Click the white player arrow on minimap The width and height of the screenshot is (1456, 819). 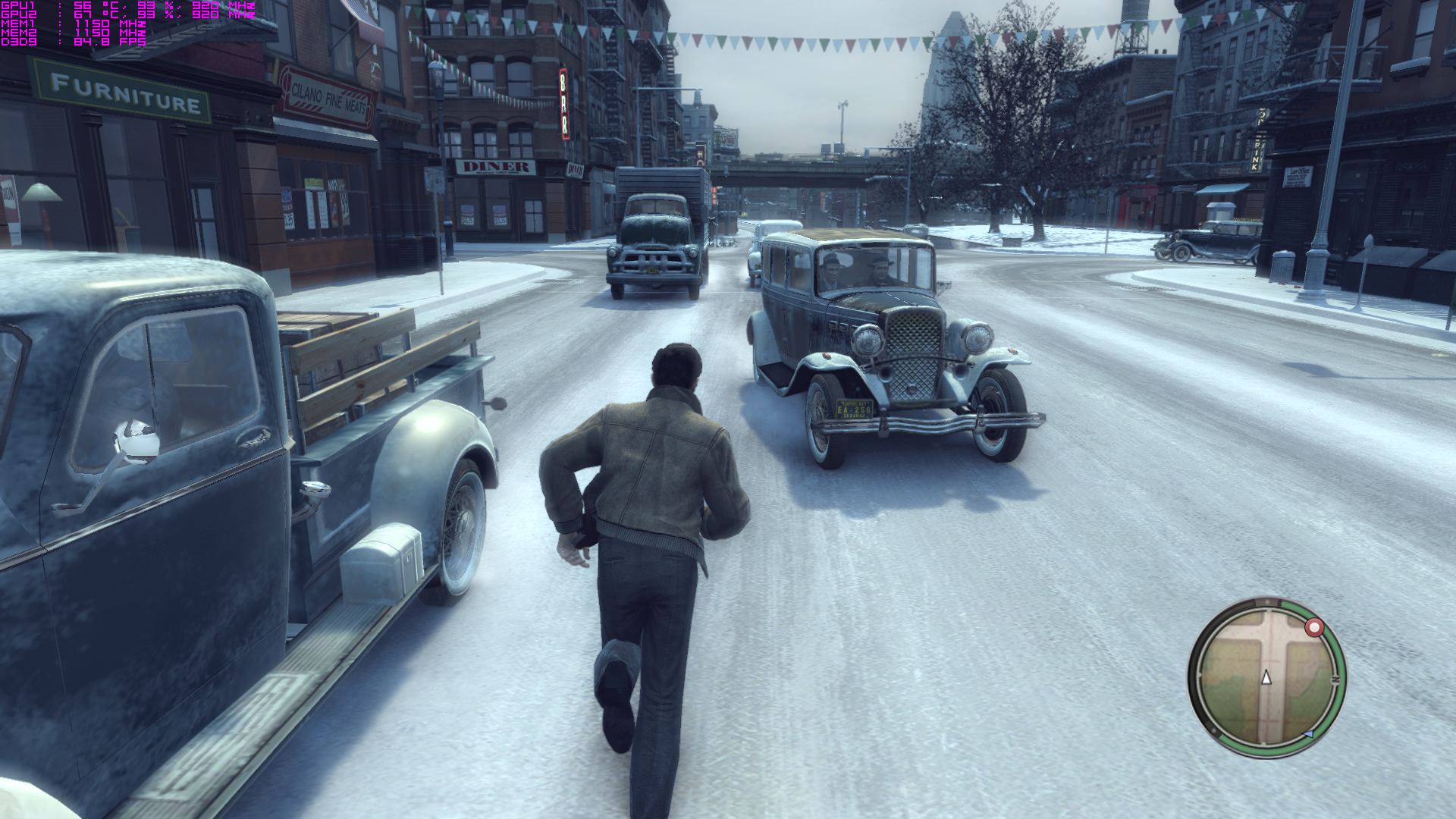click(x=1266, y=678)
